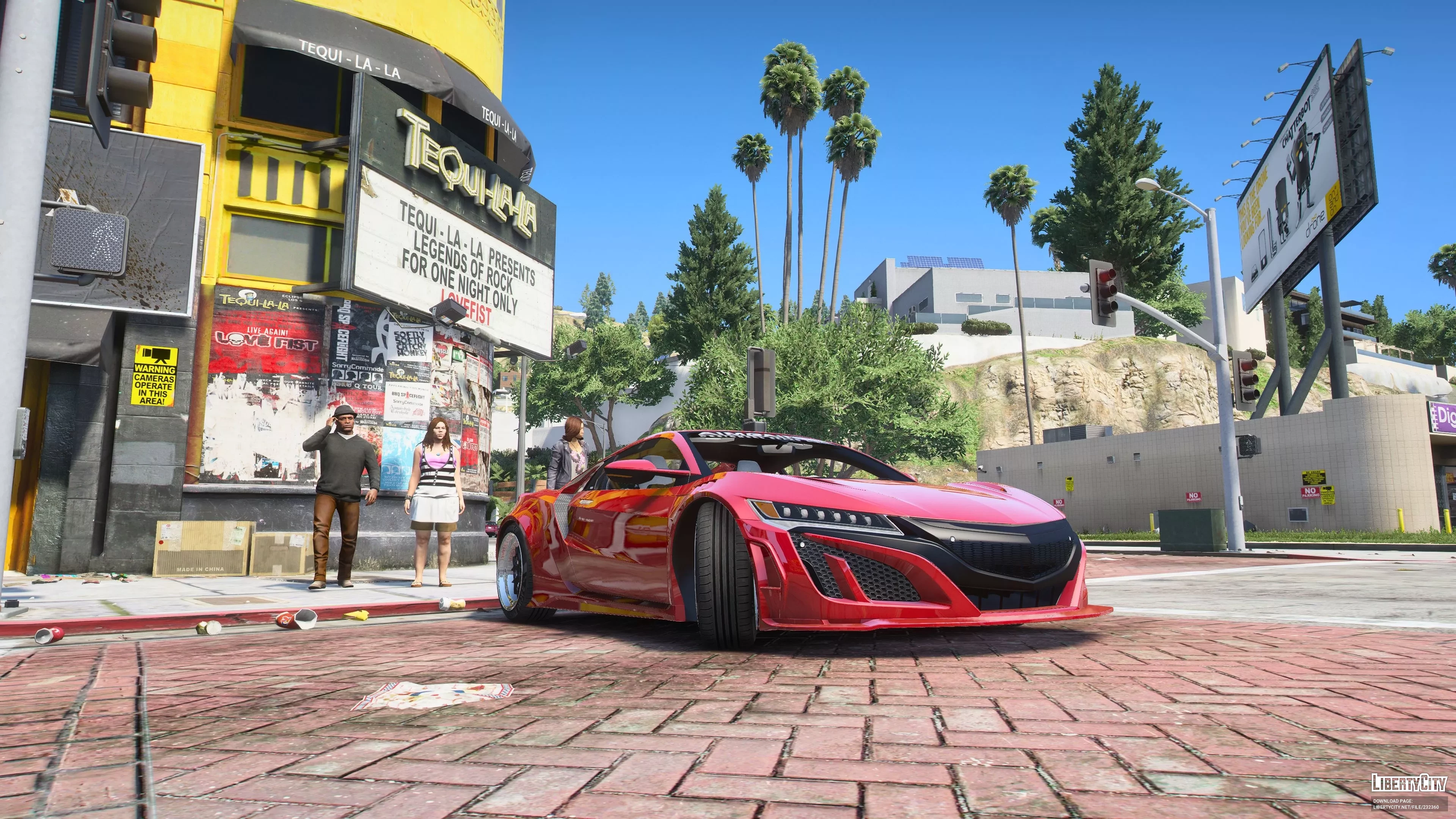
Task: Click the LibertyCity watermark logo
Action: tap(1409, 783)
